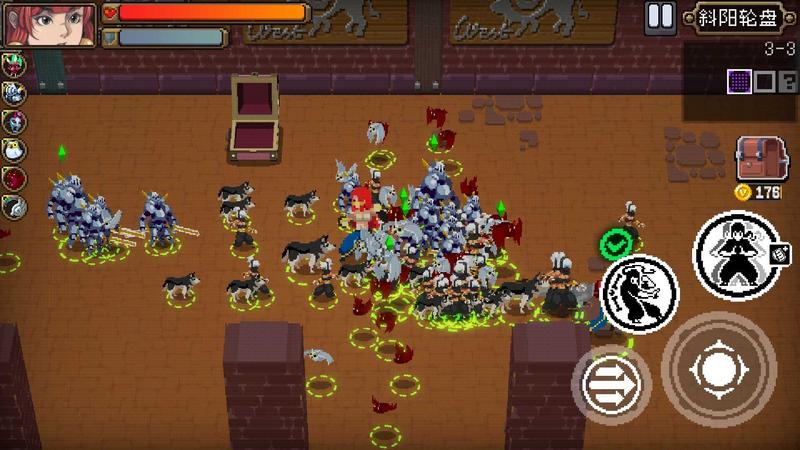
Task: Activate the standing warrior stance skill
Action: tap(741, 257)
